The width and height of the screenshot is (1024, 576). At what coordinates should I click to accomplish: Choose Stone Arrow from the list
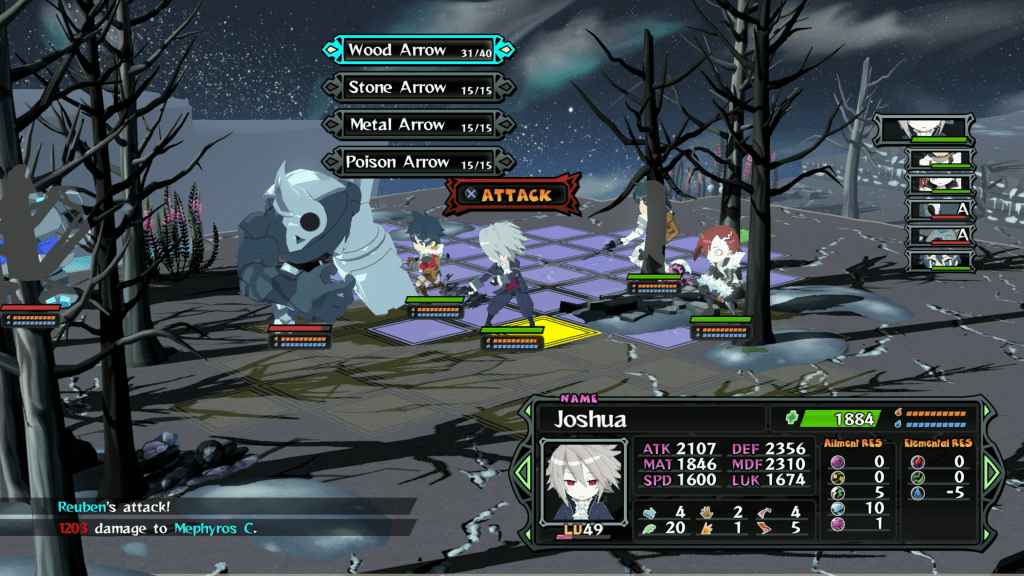pyautogui.click(x=419, y=88)
